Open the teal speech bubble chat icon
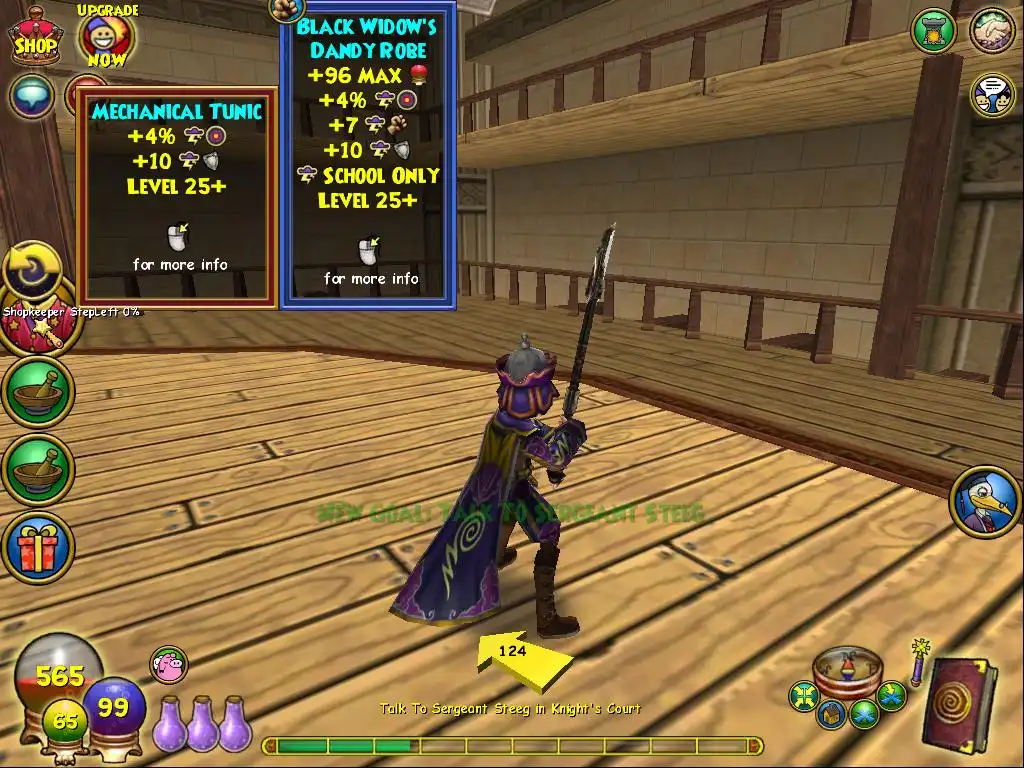This screenshot has width=1024, height=768. coord(32,96)
